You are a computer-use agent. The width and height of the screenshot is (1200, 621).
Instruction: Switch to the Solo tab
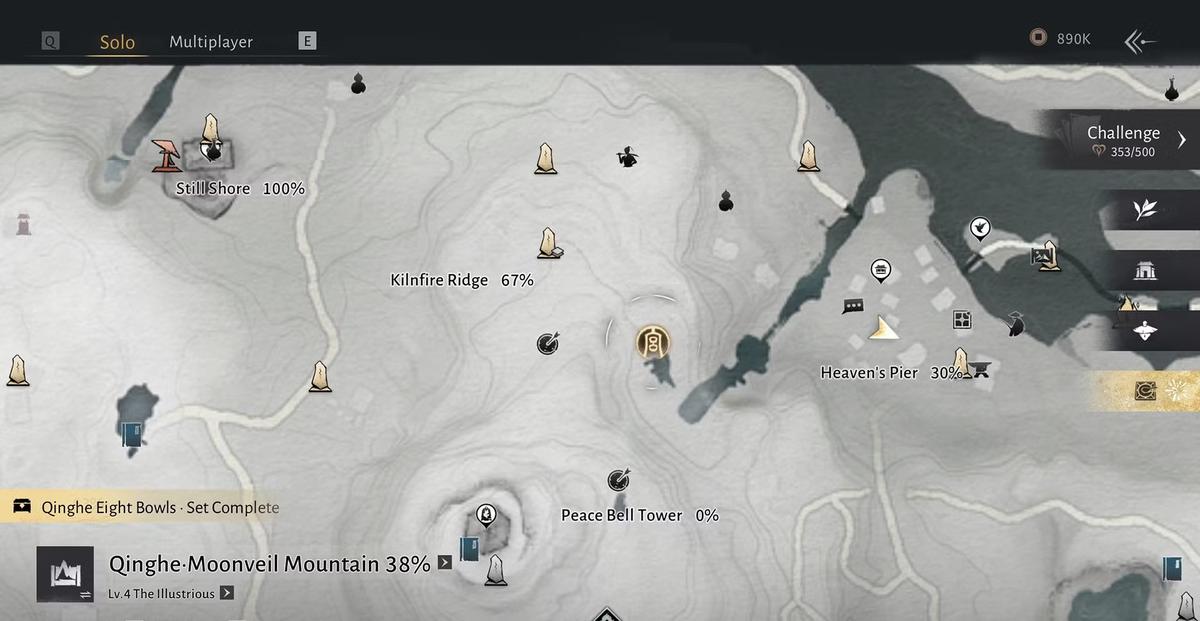pos(117,42)
